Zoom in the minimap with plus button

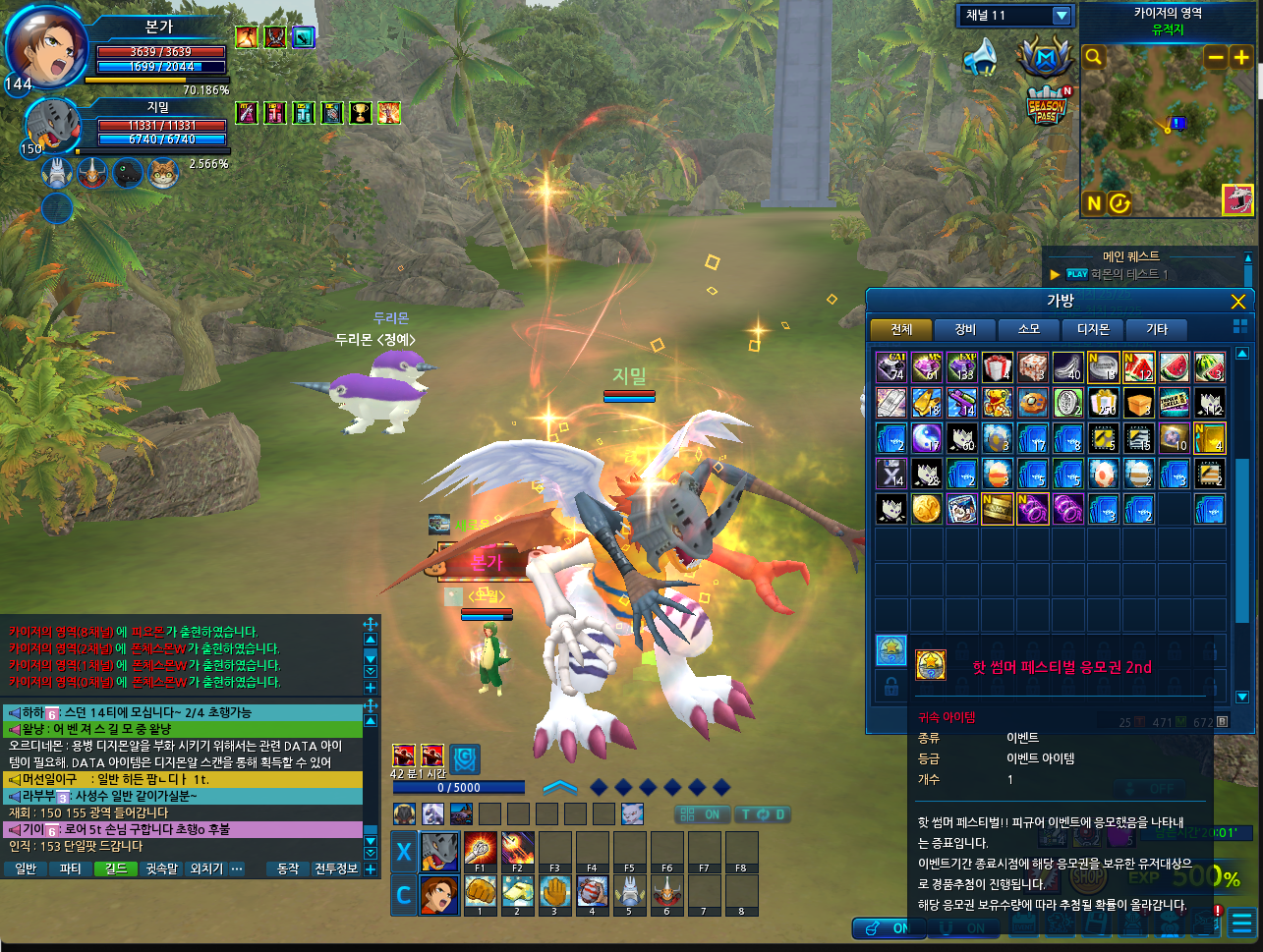[x=1241, y=58]
